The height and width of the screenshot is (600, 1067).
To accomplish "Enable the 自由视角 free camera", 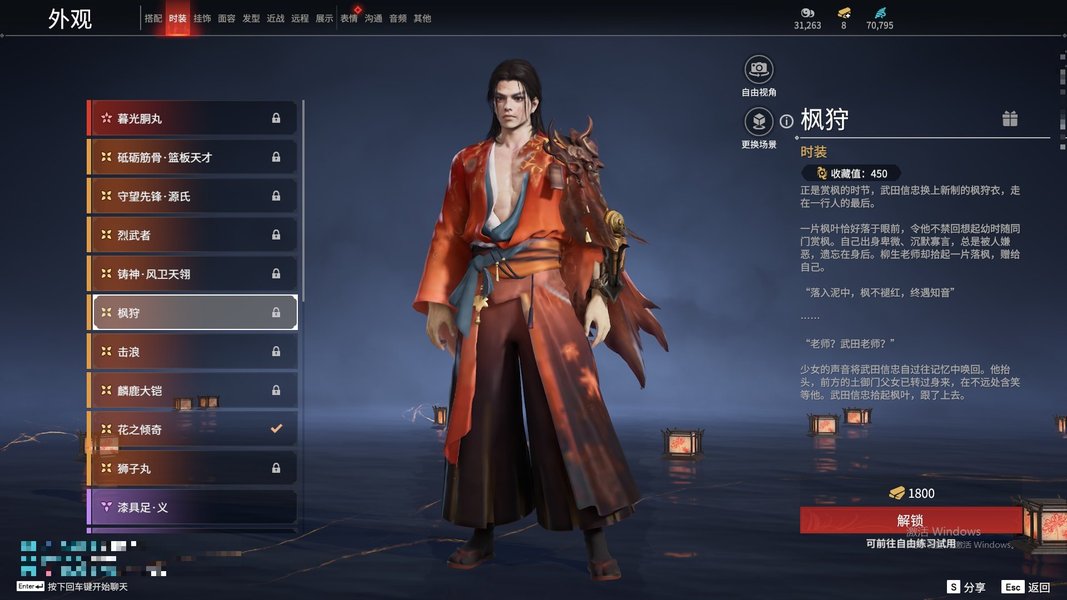I will point(759,69).
